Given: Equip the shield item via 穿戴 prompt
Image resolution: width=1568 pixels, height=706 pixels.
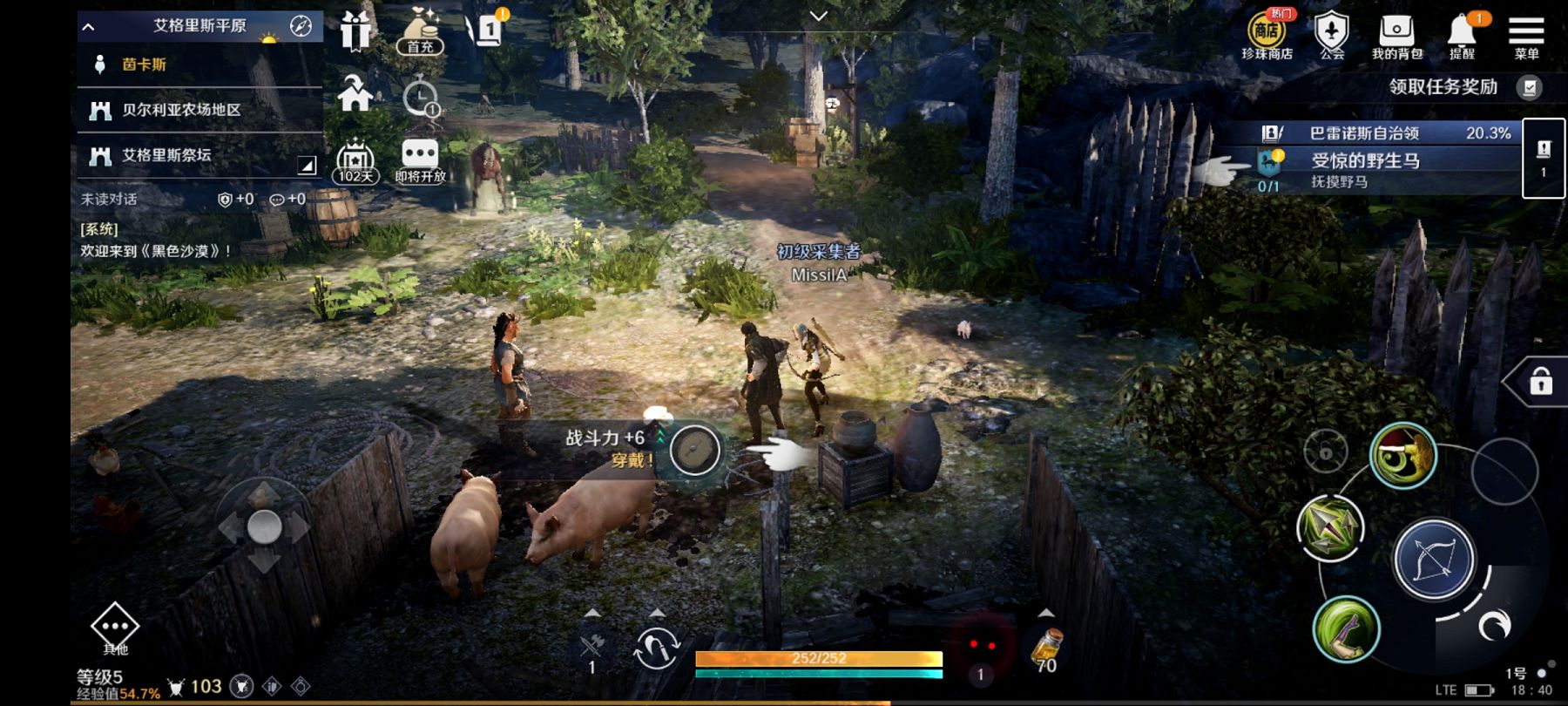Looking at the screenshot, I should (694, 450).
